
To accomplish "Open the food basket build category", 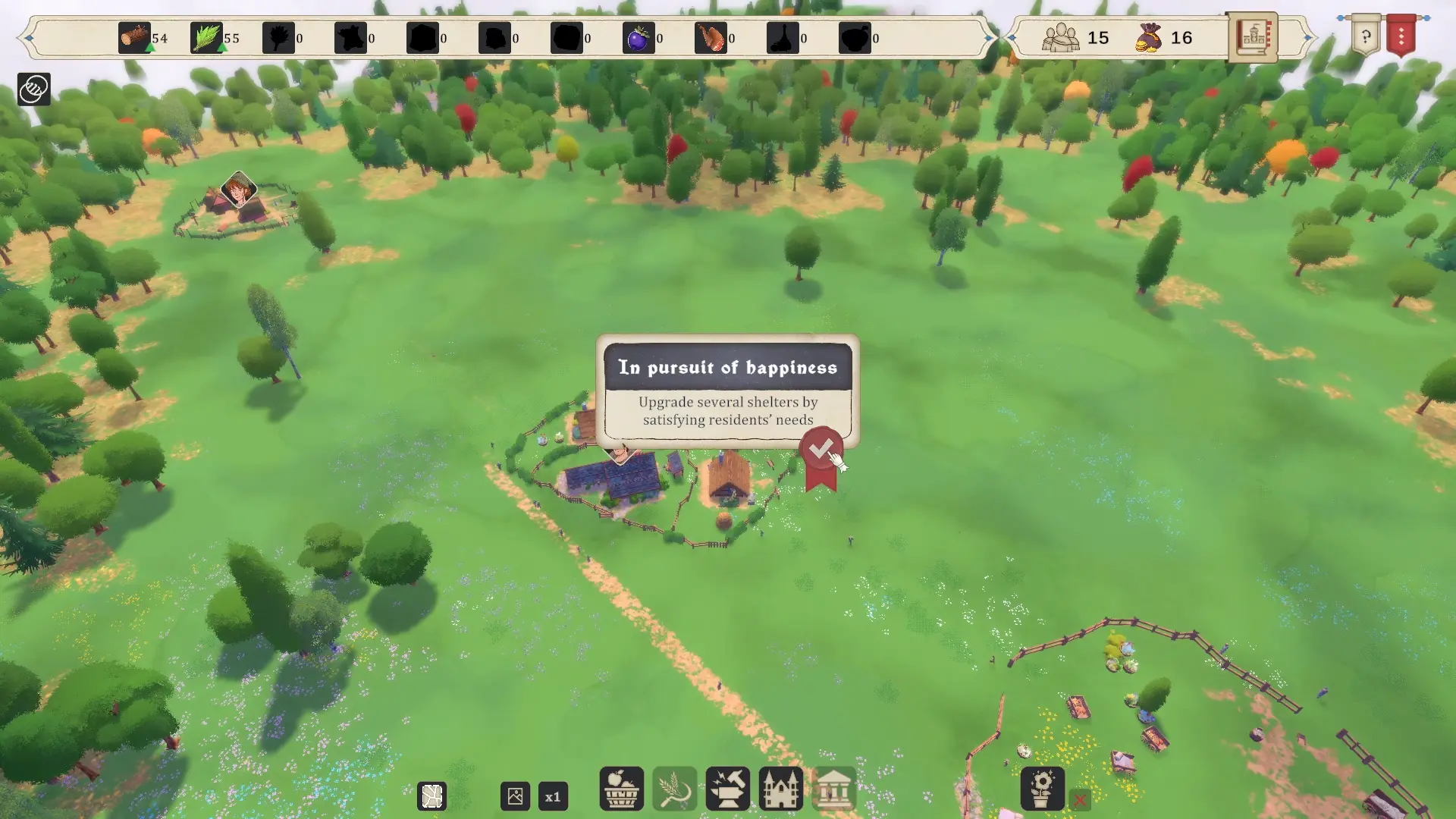I will [621, 789].
